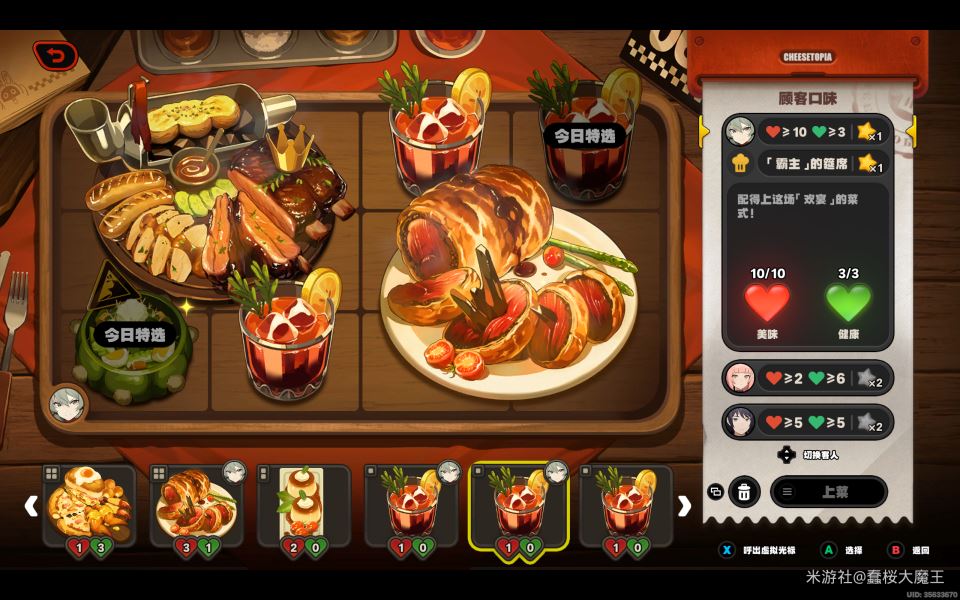Switch to the dark-haired customer's taste row
Screen dimensions: 960x600
[807, 422]
